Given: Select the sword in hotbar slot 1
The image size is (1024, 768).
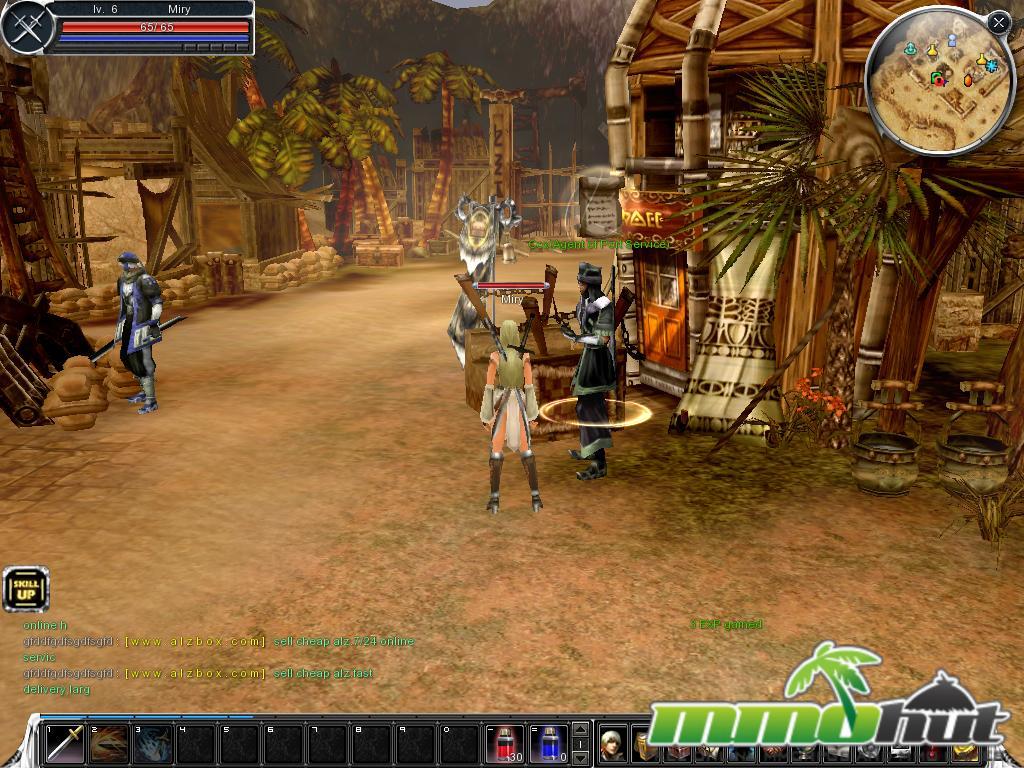Looking at the screenshot, I should [64, 744].
